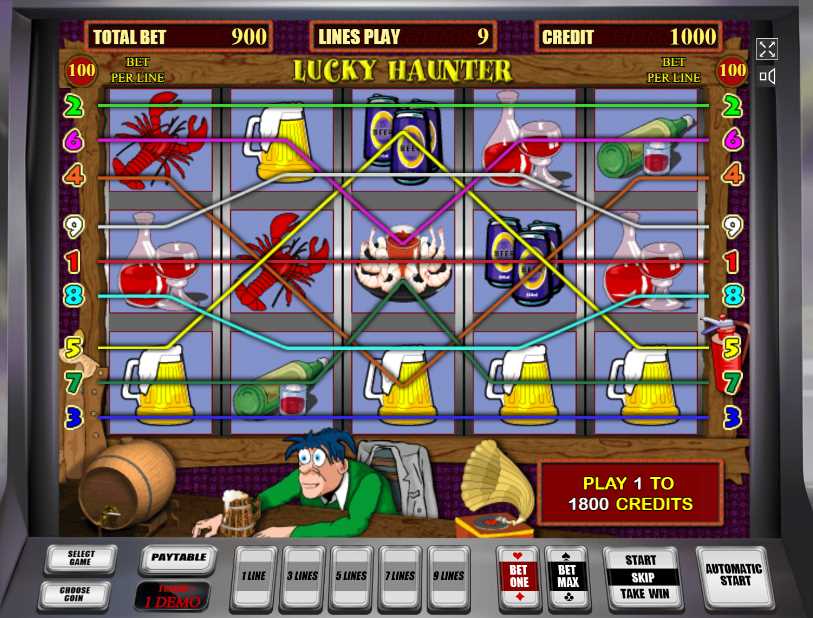Viewport: 813px width, 618px height.
Task: Show the Paytable
Action: pos(178,558)
